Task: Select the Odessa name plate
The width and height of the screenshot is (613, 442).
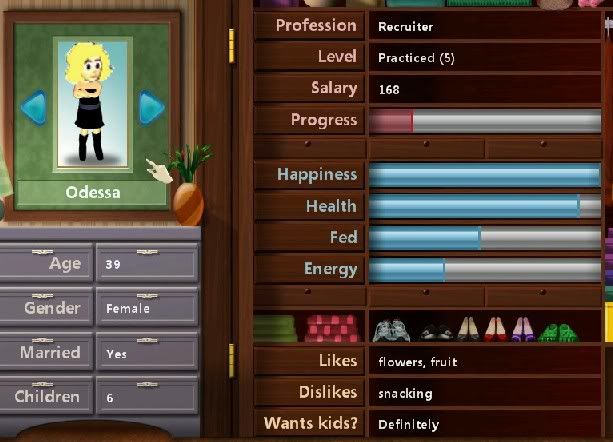Action: 93,192
